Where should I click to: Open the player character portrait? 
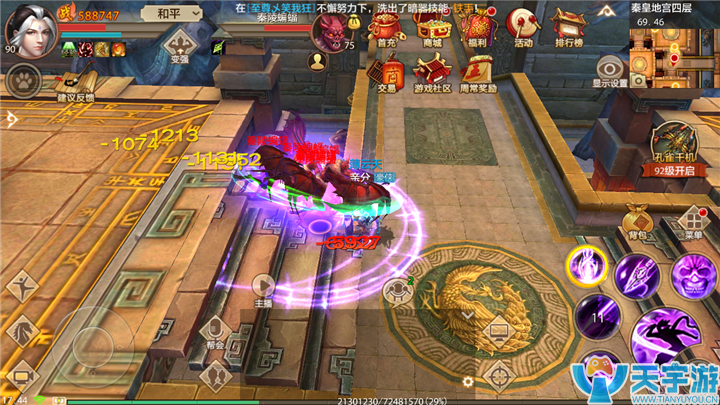point(28,26)
